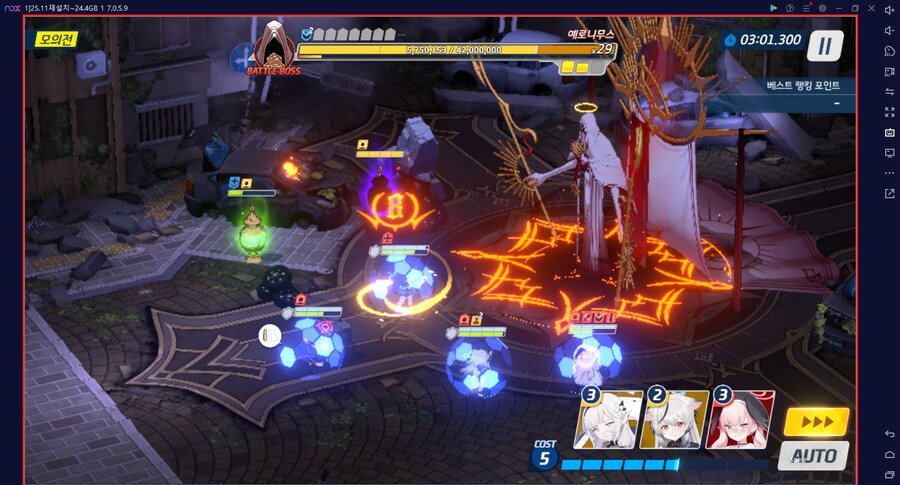Pause the battle
The width and height of the screenshot is (900, 485).
pos(825,45)
